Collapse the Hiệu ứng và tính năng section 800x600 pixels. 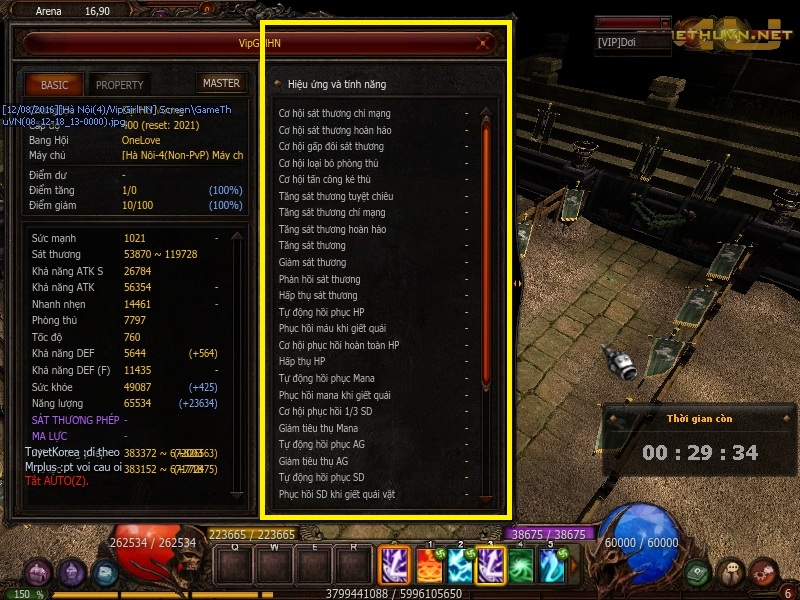coord(277,84)
